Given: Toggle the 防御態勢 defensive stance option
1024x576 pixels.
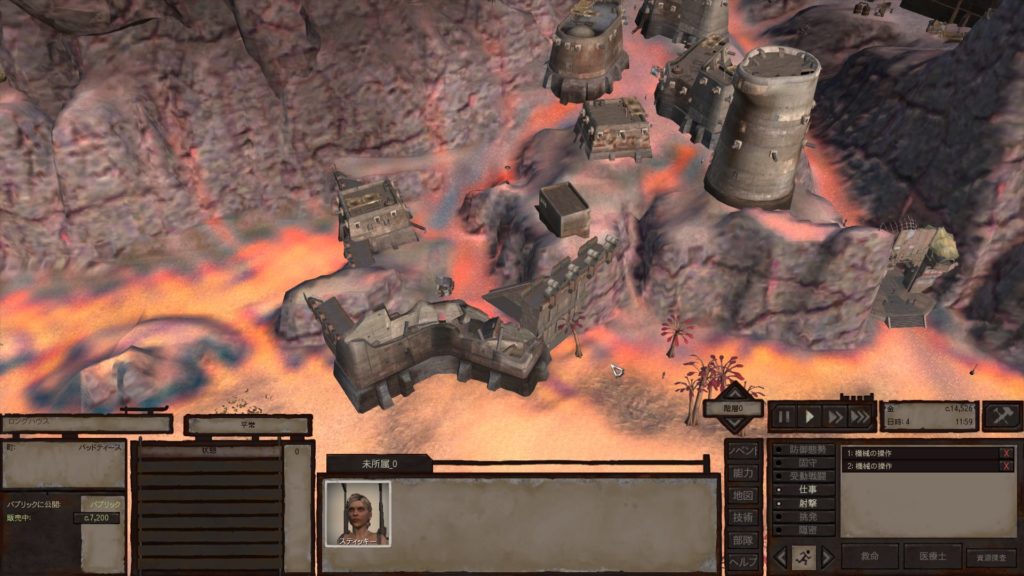Looking at the screenshot, I should click(x=803, y=449).
